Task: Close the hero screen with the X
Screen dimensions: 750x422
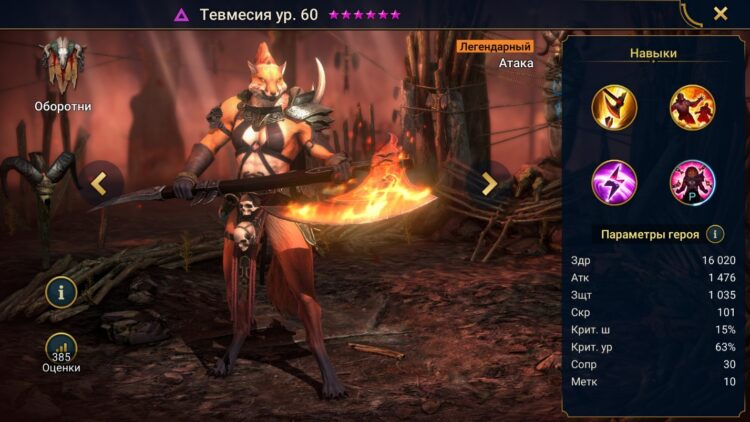Action: [x=720, y=14]
